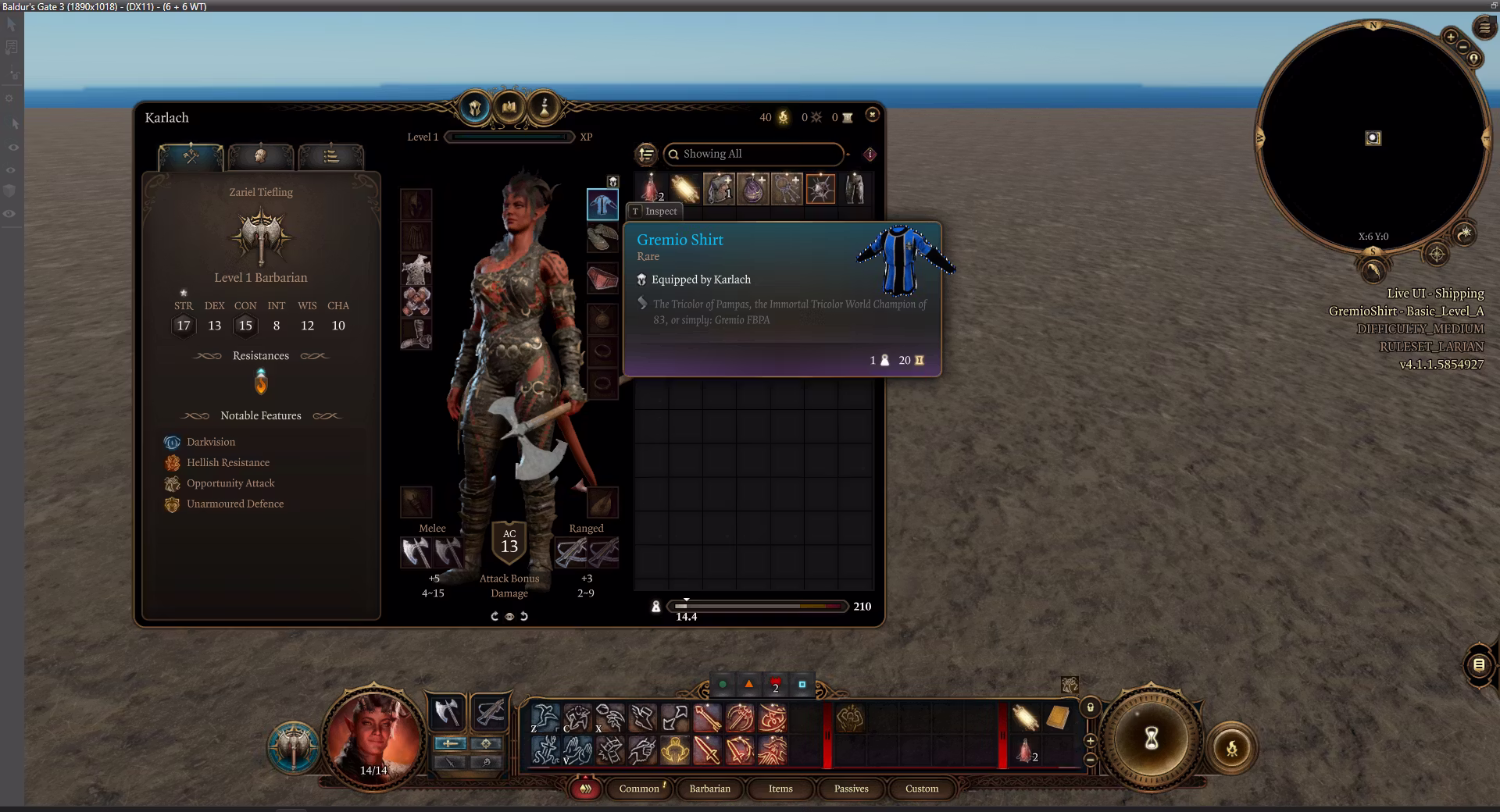The height and width of the screenshot is (812, 1500).
Task: Select the golden scroll in inventory
Action: click(684, 189)
